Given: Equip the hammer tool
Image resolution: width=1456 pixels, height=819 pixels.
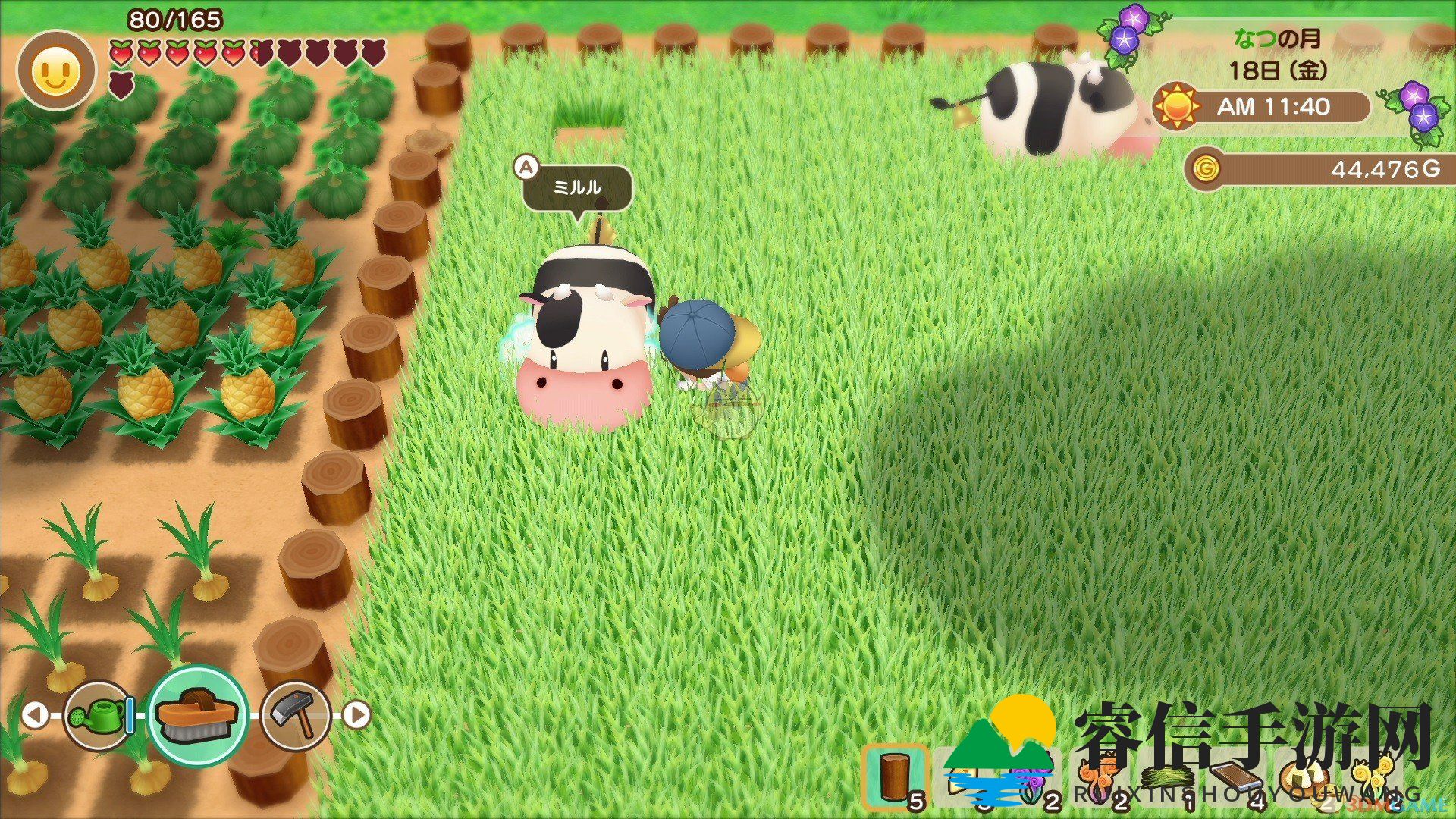Looking at the screenshot, I should click(x=295, y=714).
